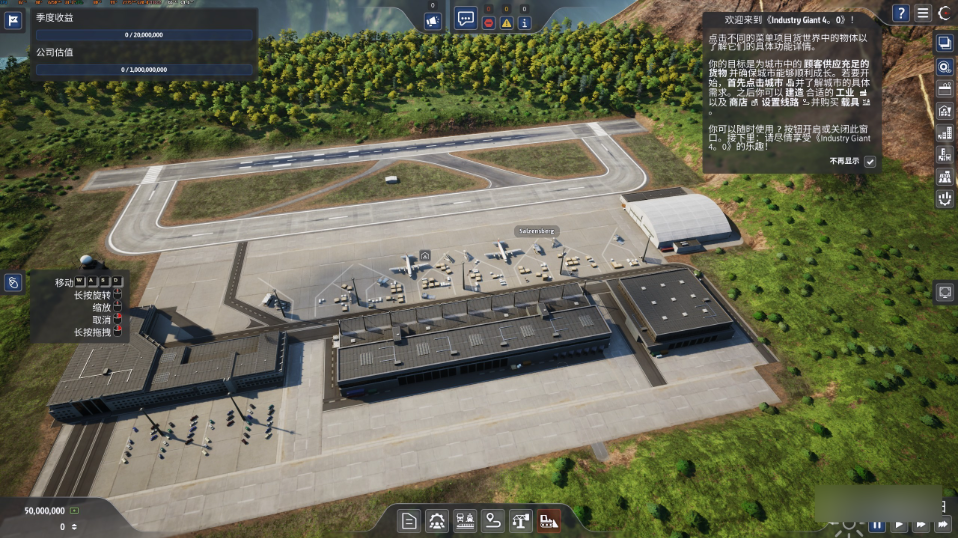The image size is (958, 538).
Task: Click the monitor icon on right edge
Action: pos(944,292)
